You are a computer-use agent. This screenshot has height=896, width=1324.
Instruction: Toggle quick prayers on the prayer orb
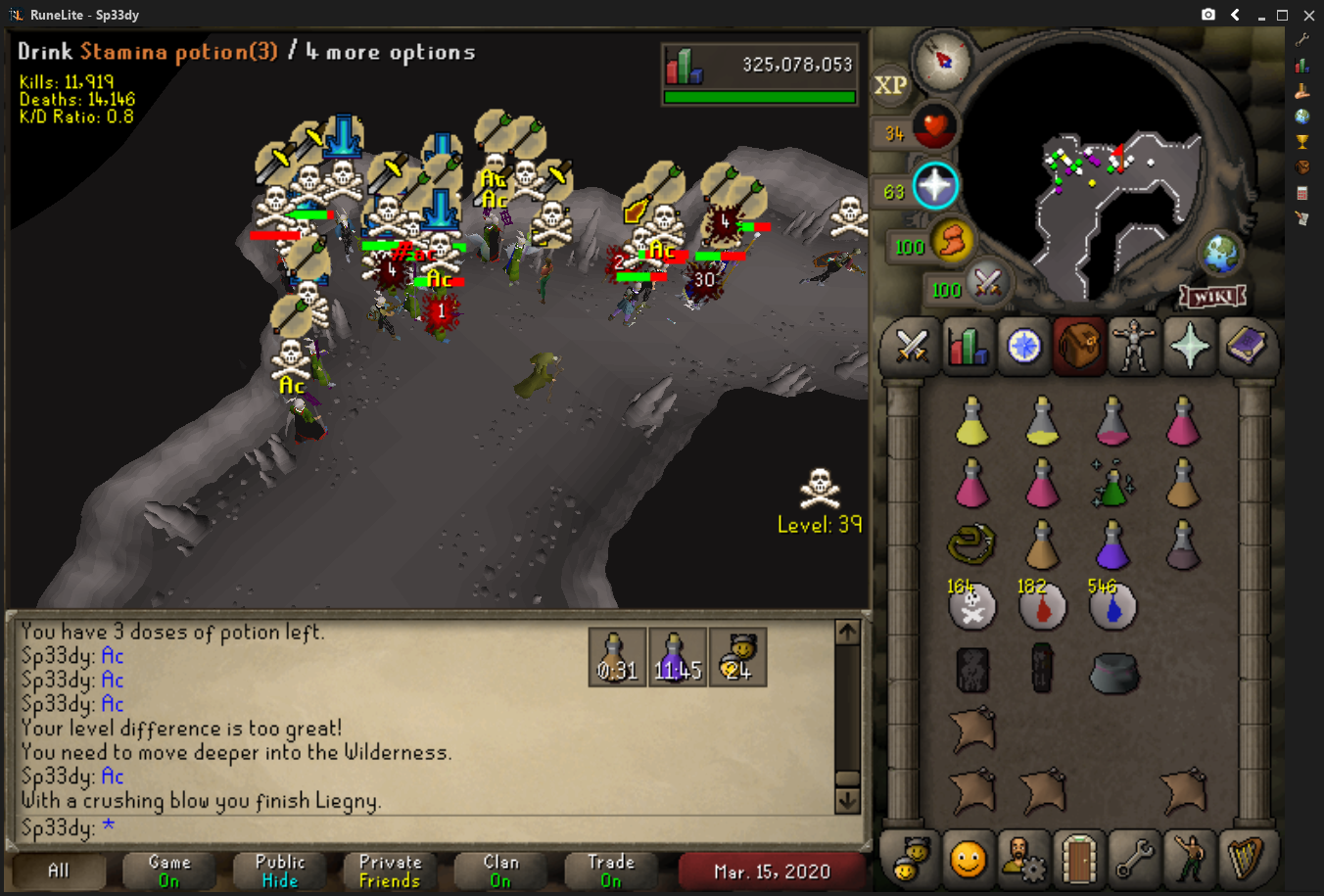click(x=934, y=186)
